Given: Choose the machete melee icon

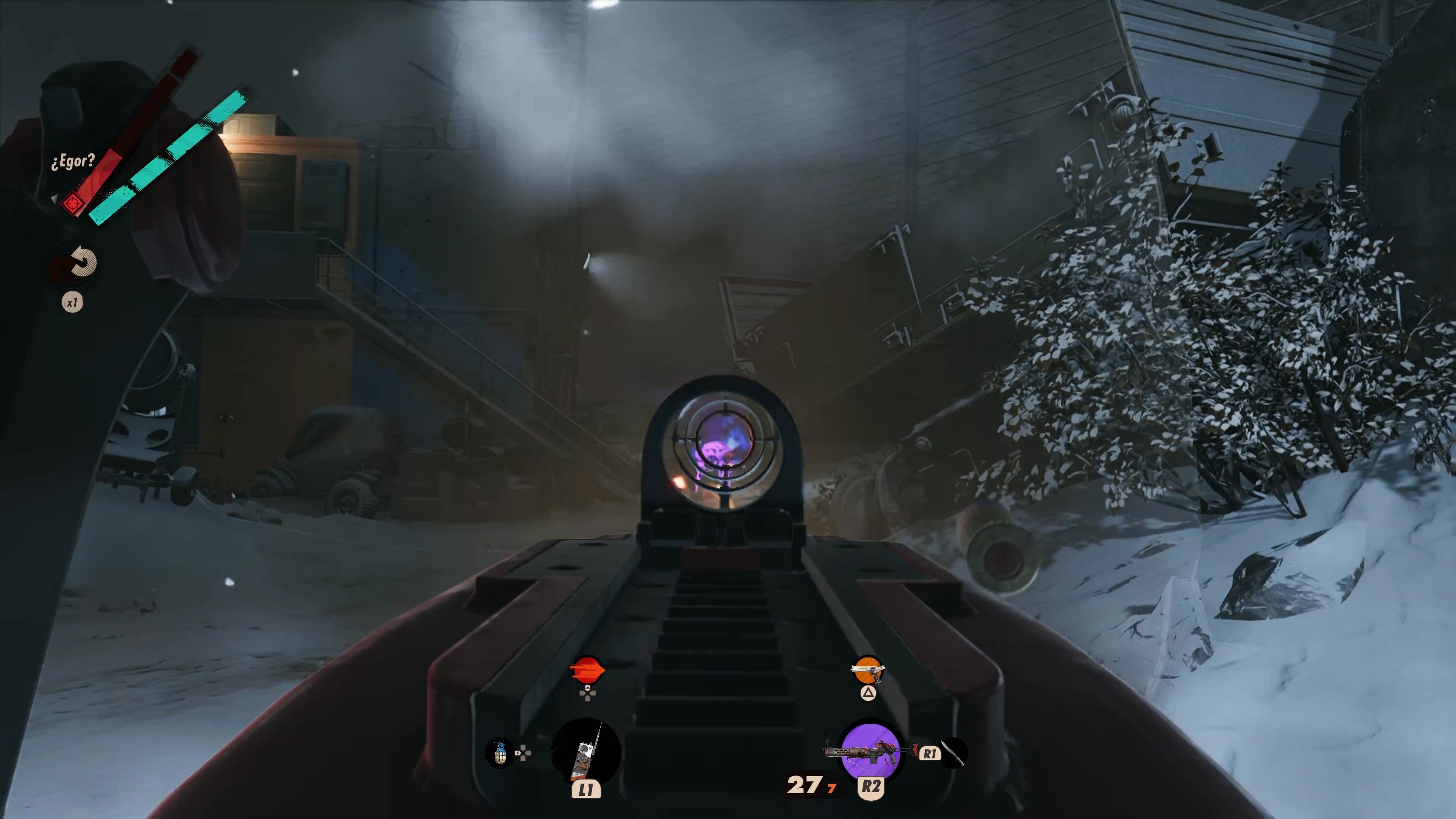Looking at the screenshot, I should pos(954,753).
